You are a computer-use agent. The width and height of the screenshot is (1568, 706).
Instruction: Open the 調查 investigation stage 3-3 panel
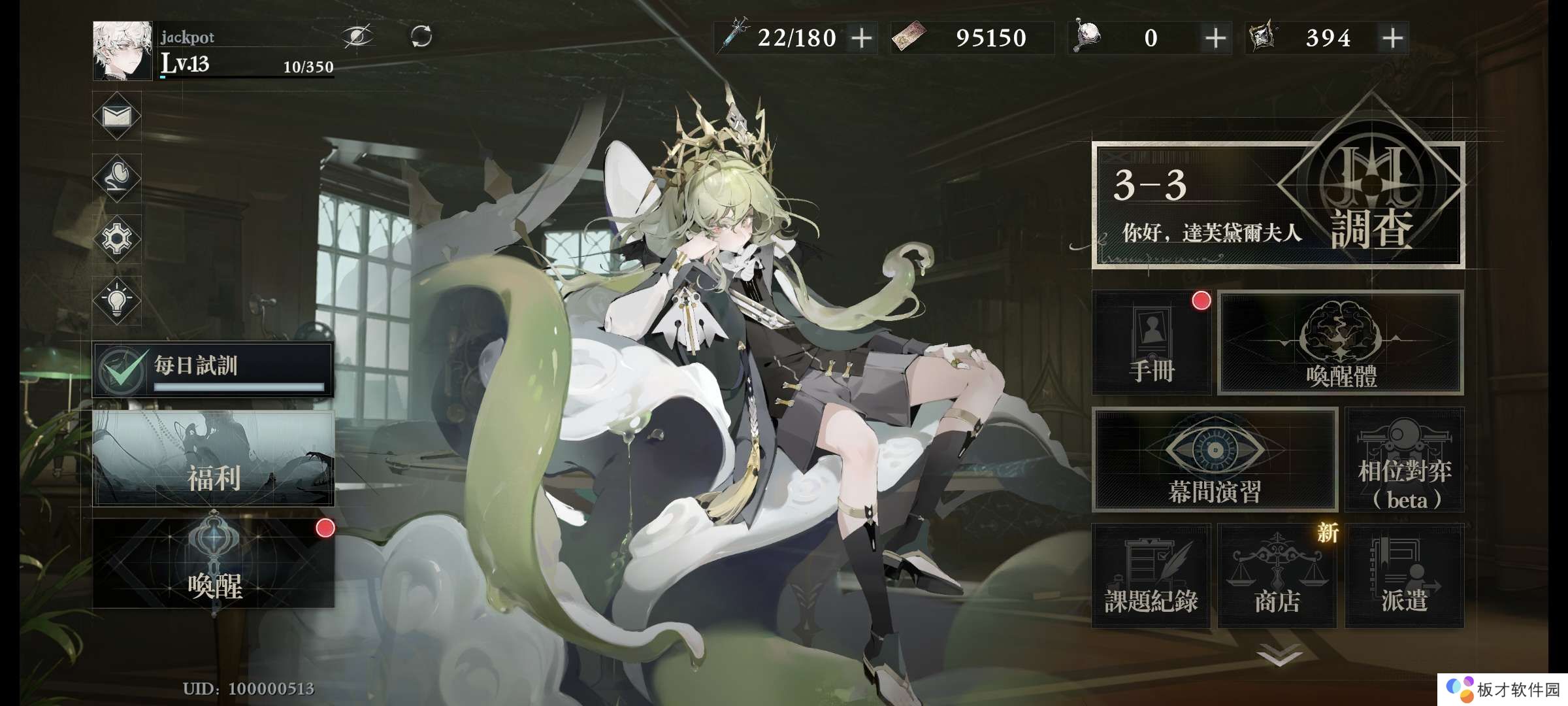[x=1277, y=205]
